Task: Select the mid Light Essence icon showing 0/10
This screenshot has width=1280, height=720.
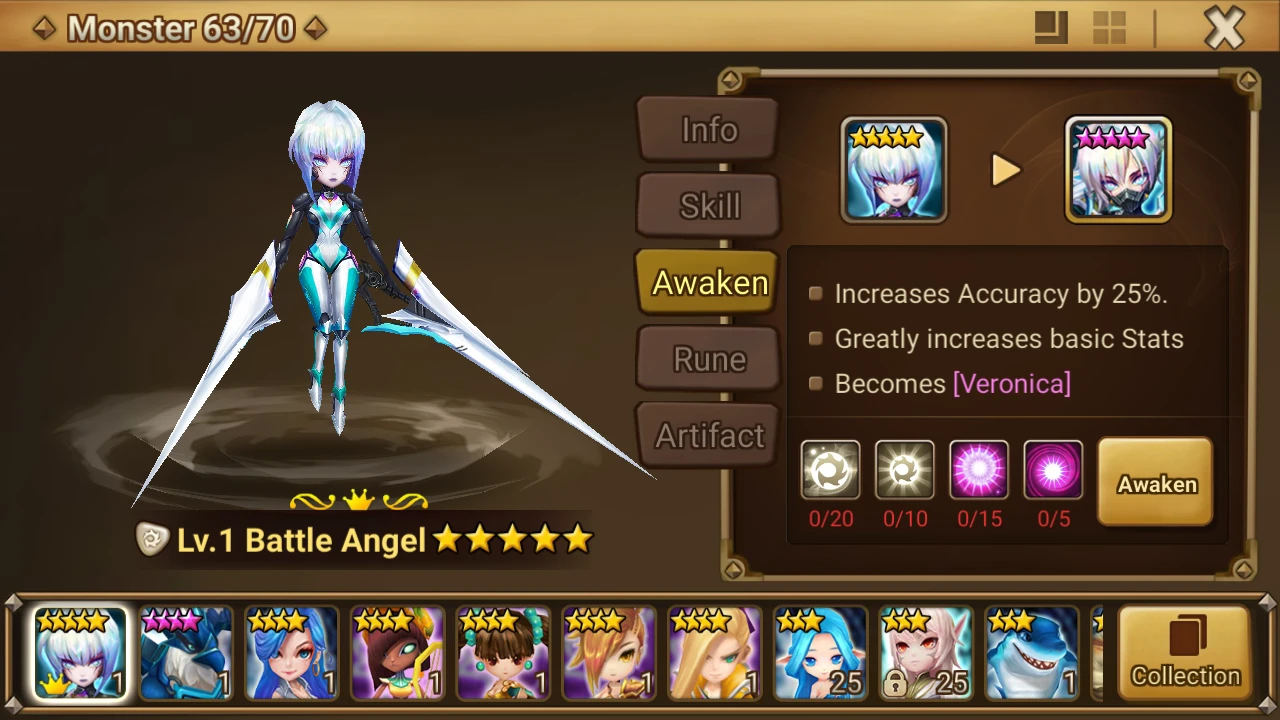Action: coord(904,469)
